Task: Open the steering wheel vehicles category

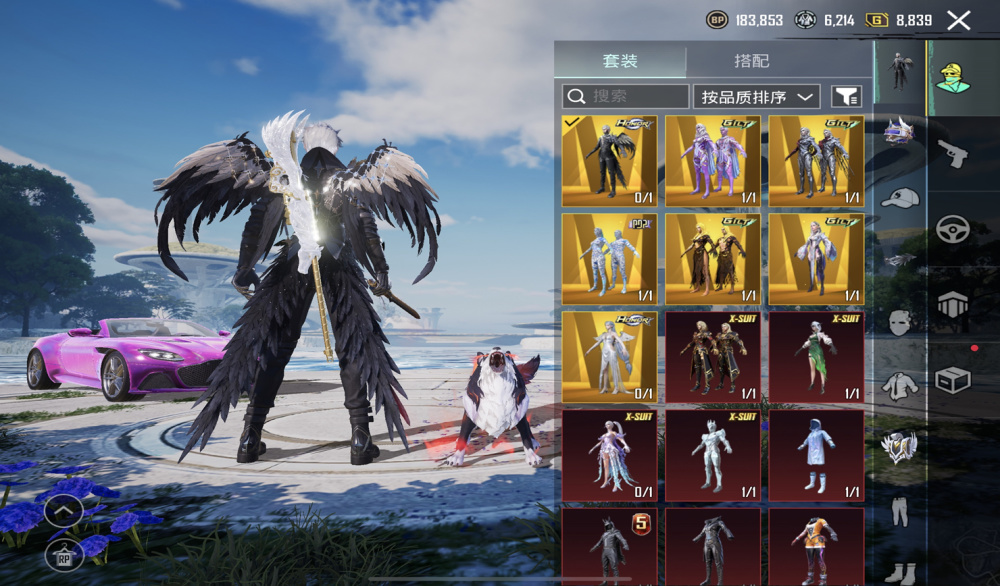Action: pos(952,229)
